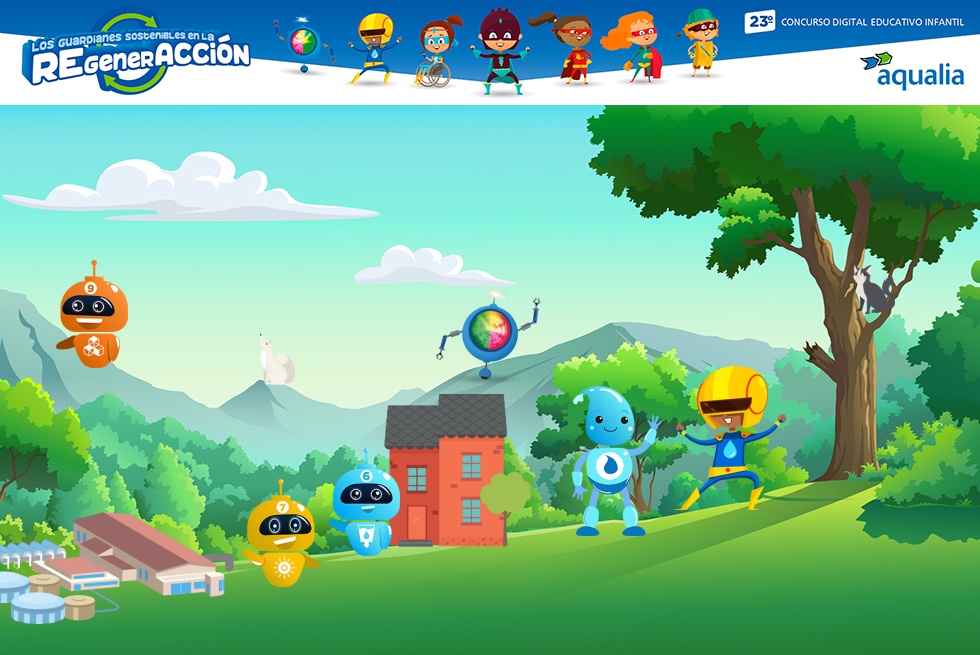
Task: Open the aqualia logo link
Action: (912, 70)
